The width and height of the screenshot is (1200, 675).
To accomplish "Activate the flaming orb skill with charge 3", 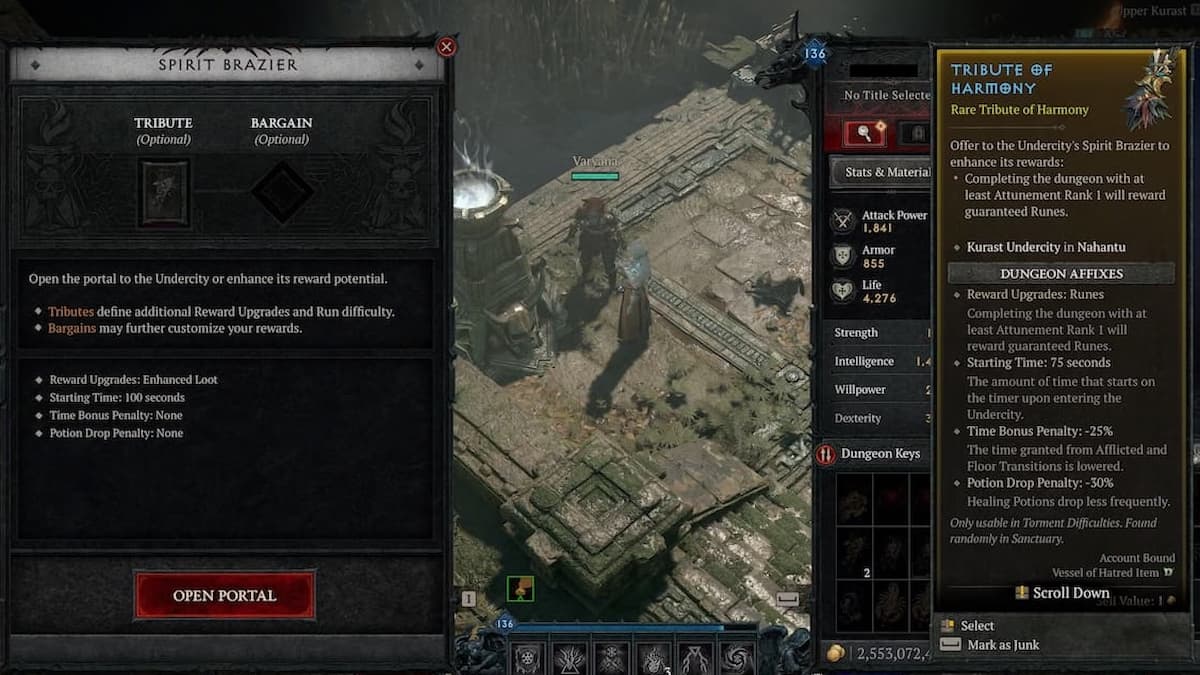I will click(x=653, y=658).
